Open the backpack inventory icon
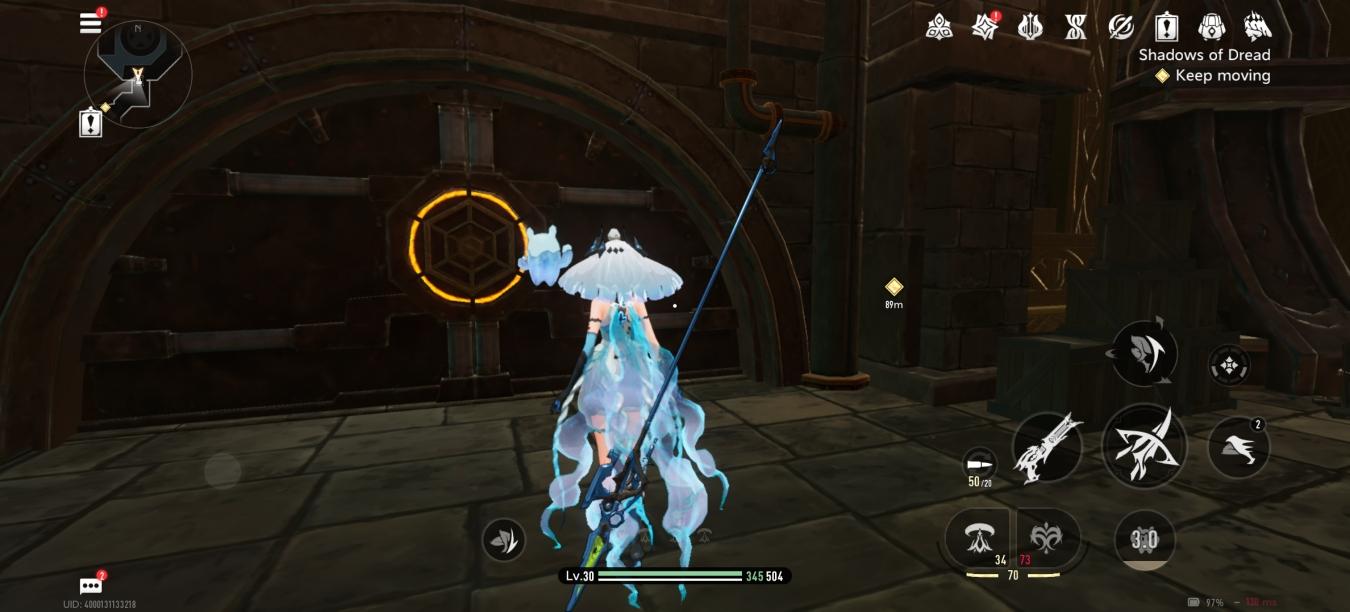Image resolution: width=1350 pixels, height=612 pixels. (1212, 27)
